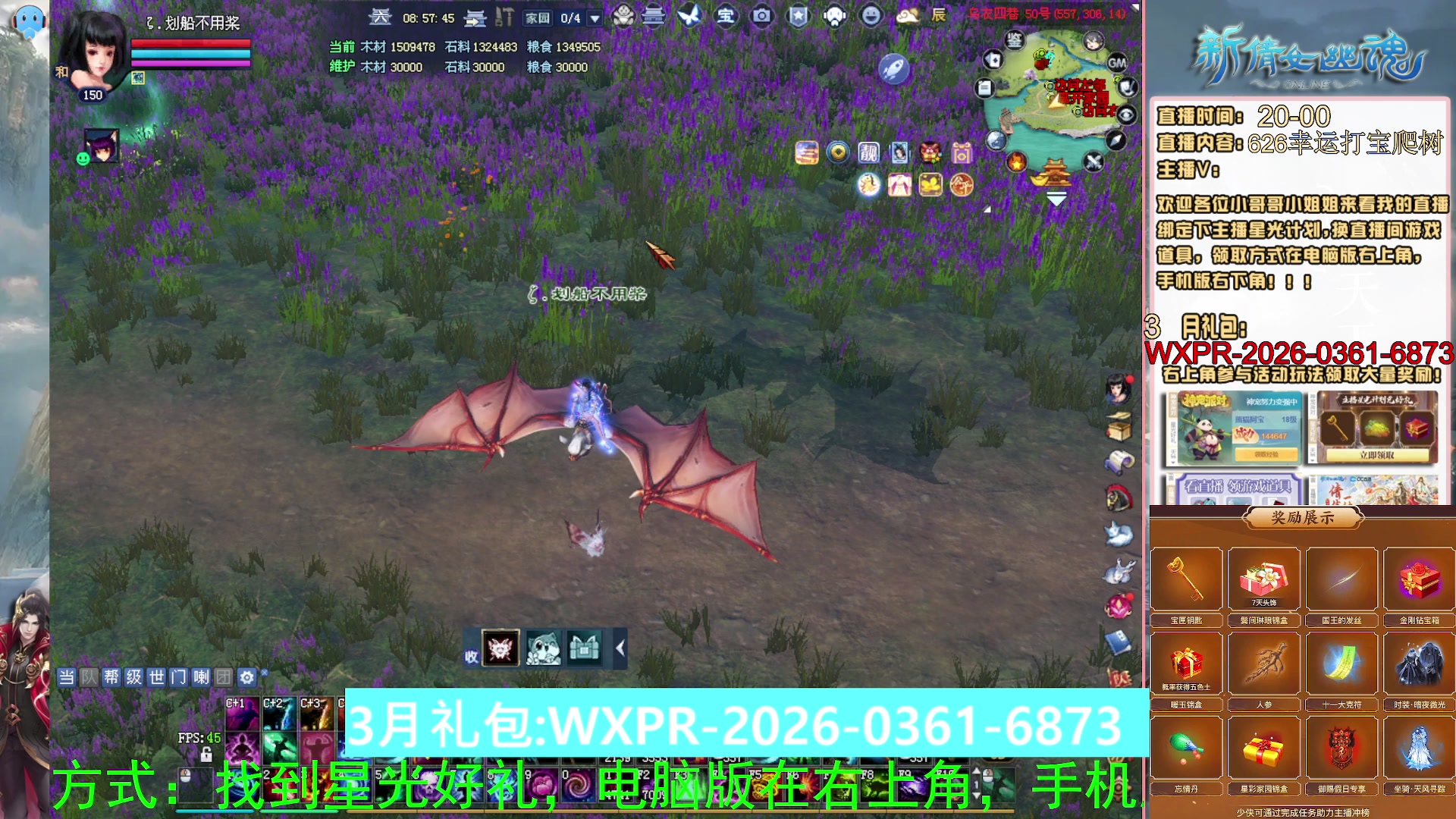This screenshot has width=1456, height=819.
Task: Collapse the pet bar with the left arrow
Action: (x=620, y=648)
